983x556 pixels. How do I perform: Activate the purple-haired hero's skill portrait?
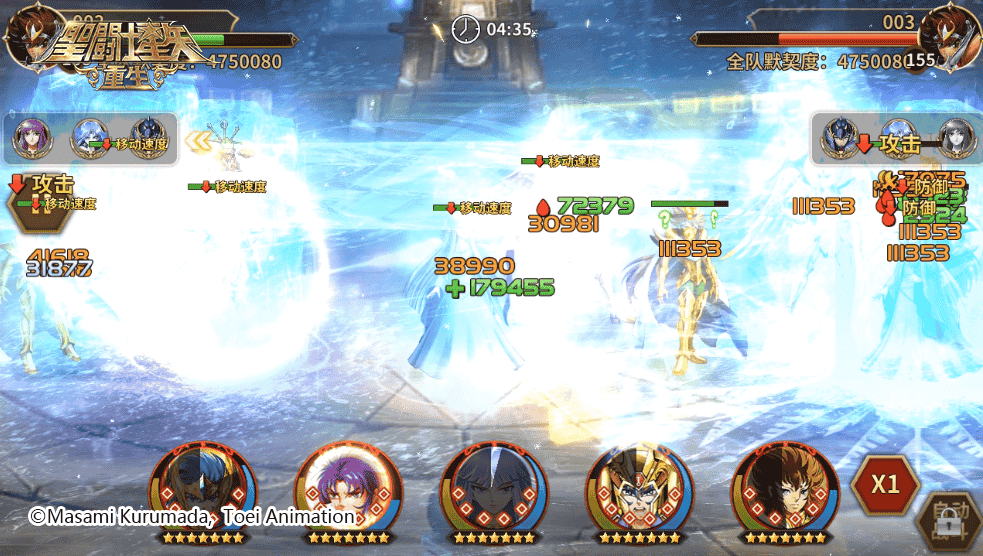347,491
